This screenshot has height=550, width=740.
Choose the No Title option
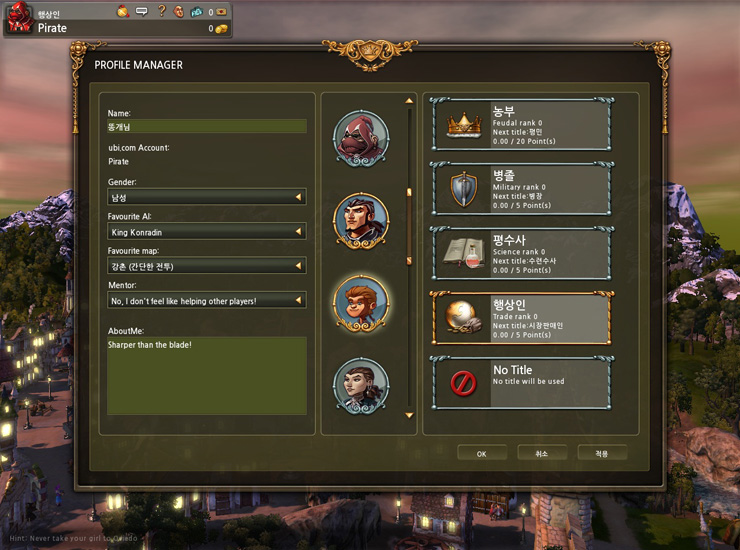pyautogui.click(x=521, y=382)
